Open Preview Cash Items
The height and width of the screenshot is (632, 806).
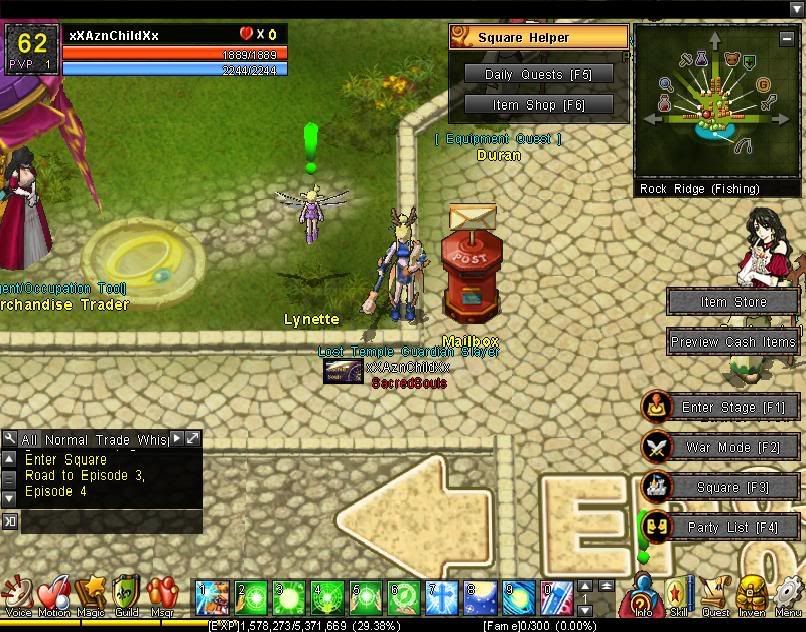[733, 342]
